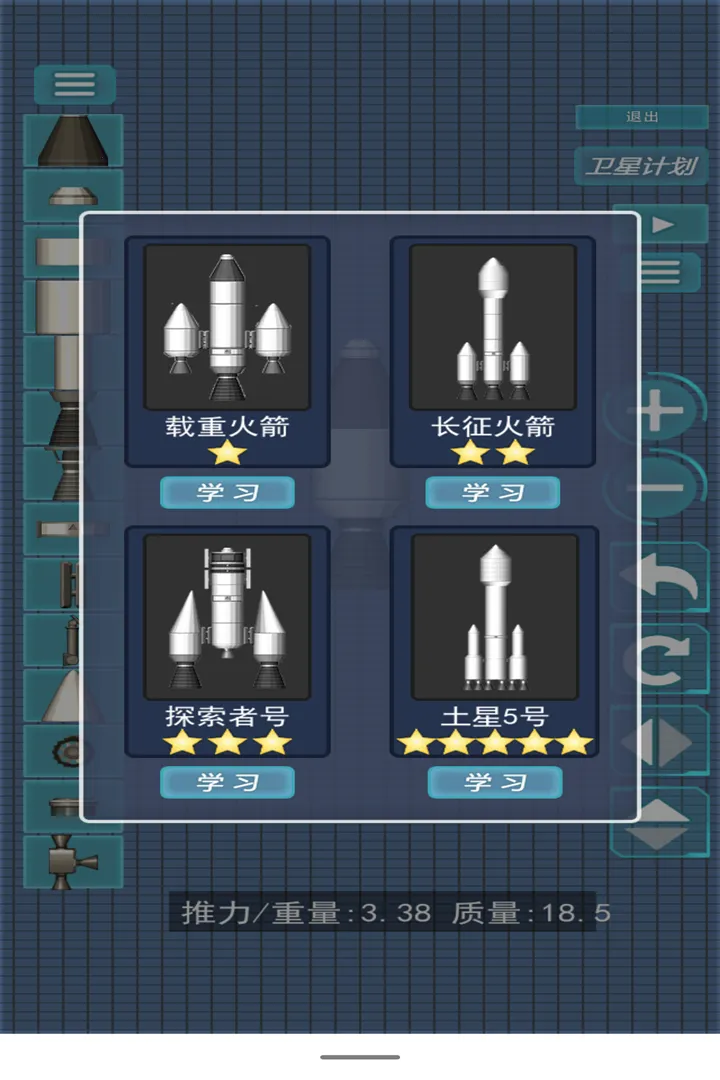
Task: Select the 长征火箭 rocket thumbnail
Action: pos(492,326)
